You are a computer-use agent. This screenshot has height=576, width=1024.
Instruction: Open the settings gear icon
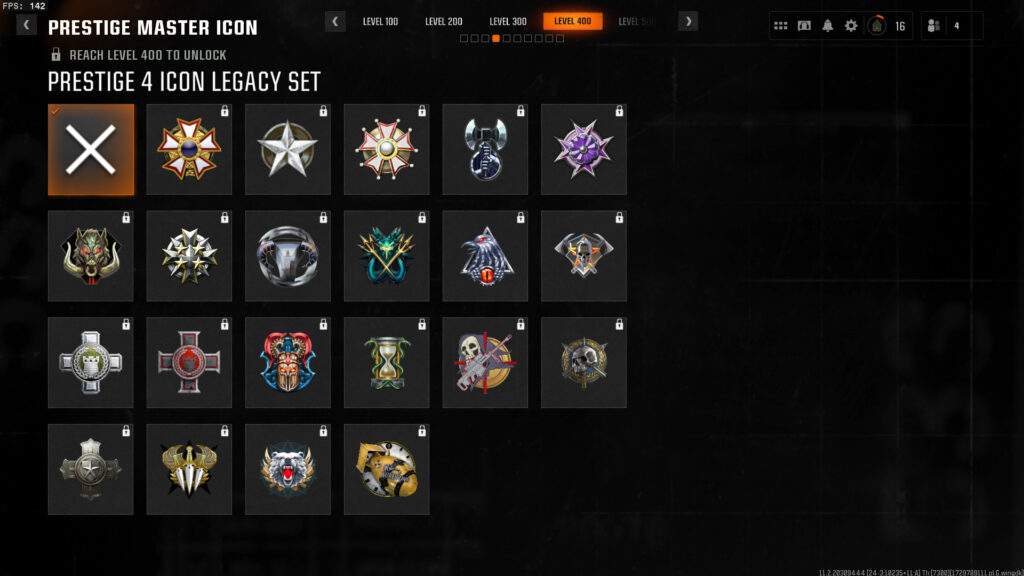pos(851,26)
